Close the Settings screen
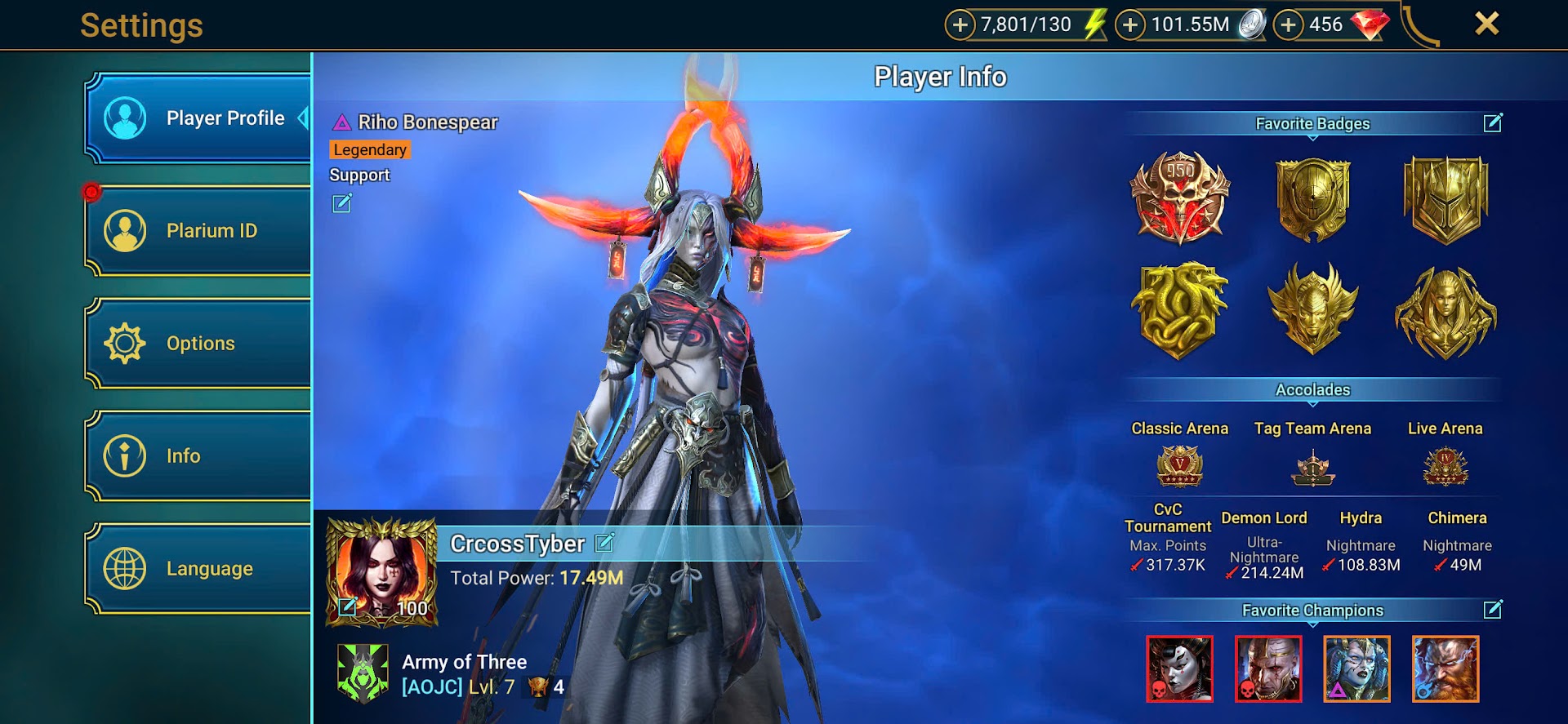Image resolution: width=1568 pixels, height=724 pixels. pyautogui.click(x=1486, y=24)
